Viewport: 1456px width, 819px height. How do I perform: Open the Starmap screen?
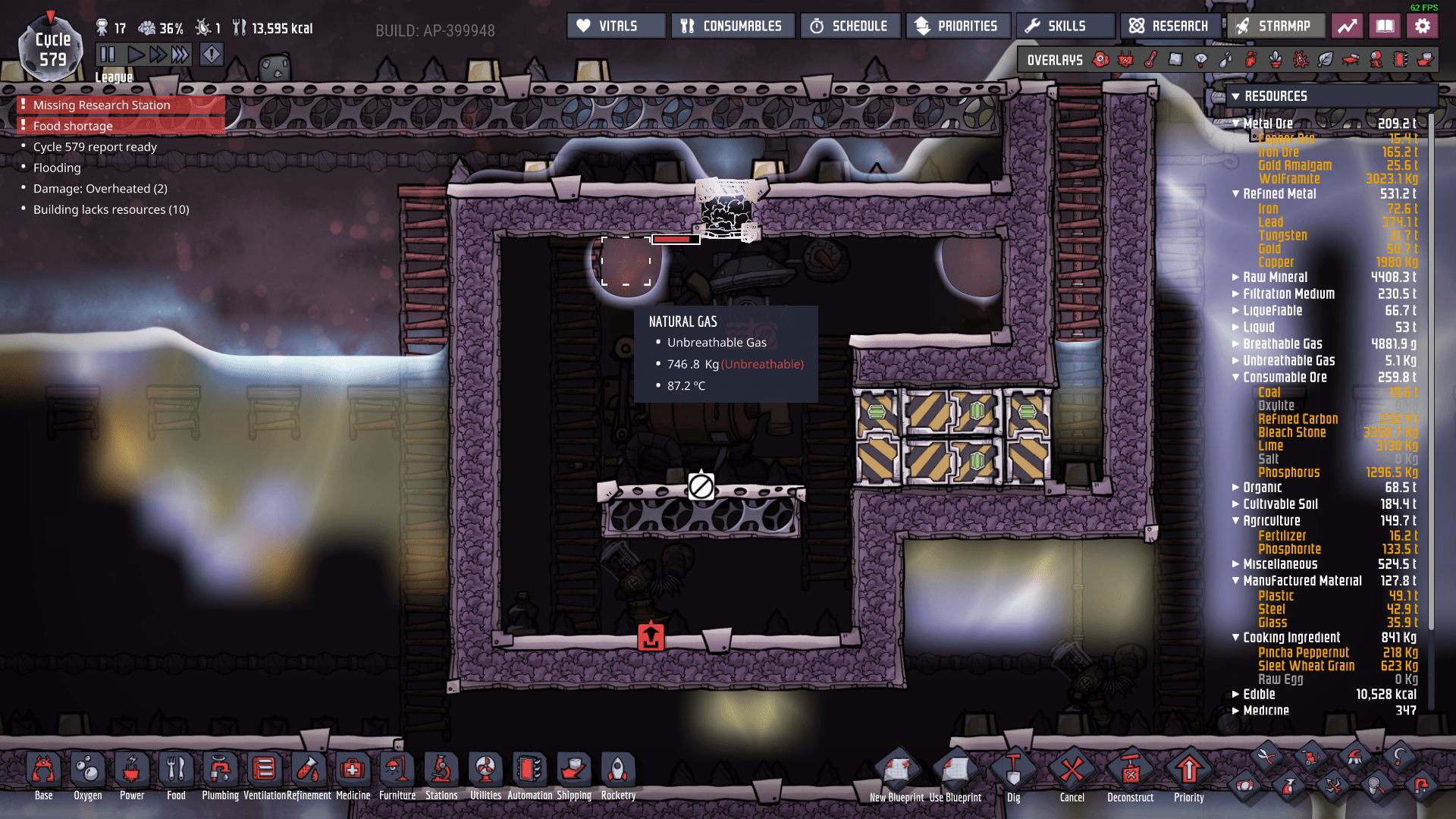coord(1276,25)
